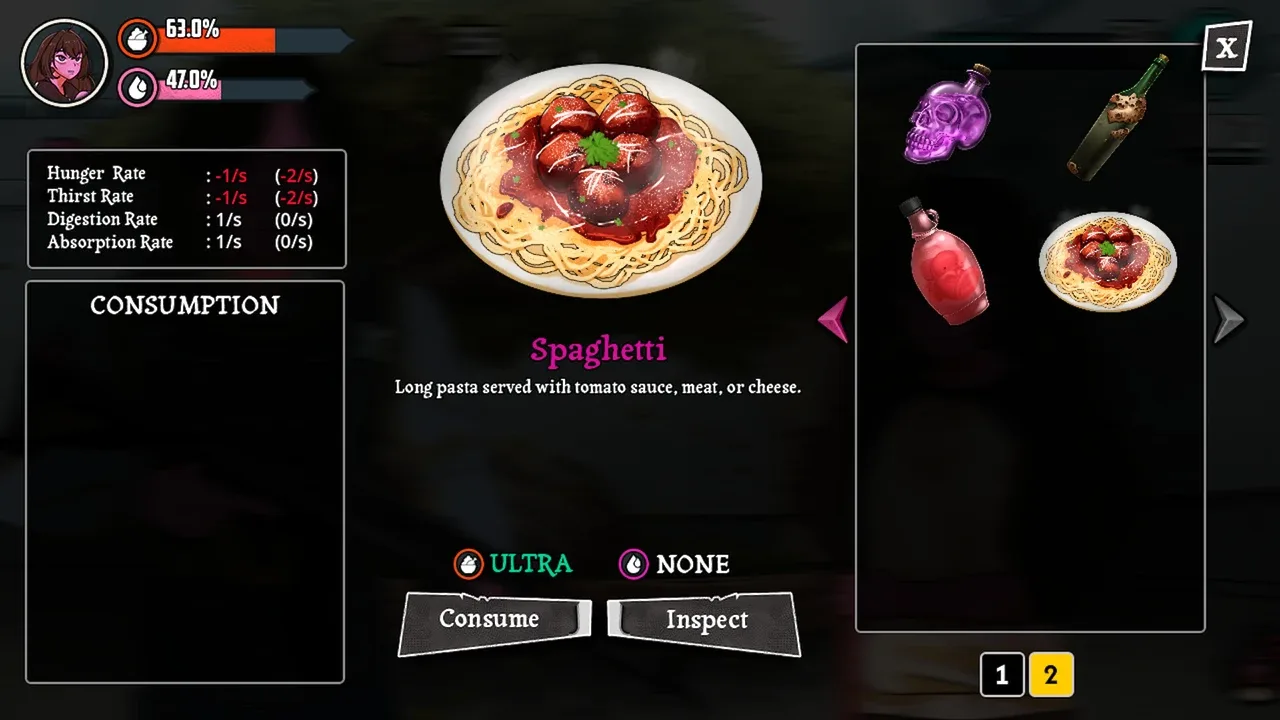Pick the pink potion jug
This screenshot has width=1280, height=720.
[946, 261]
